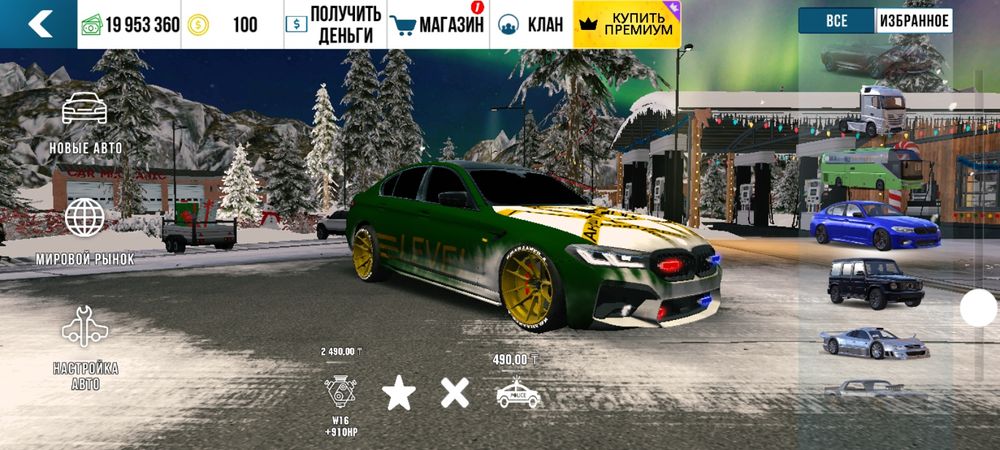Click the X icon below the car

(x=455, y=393)
